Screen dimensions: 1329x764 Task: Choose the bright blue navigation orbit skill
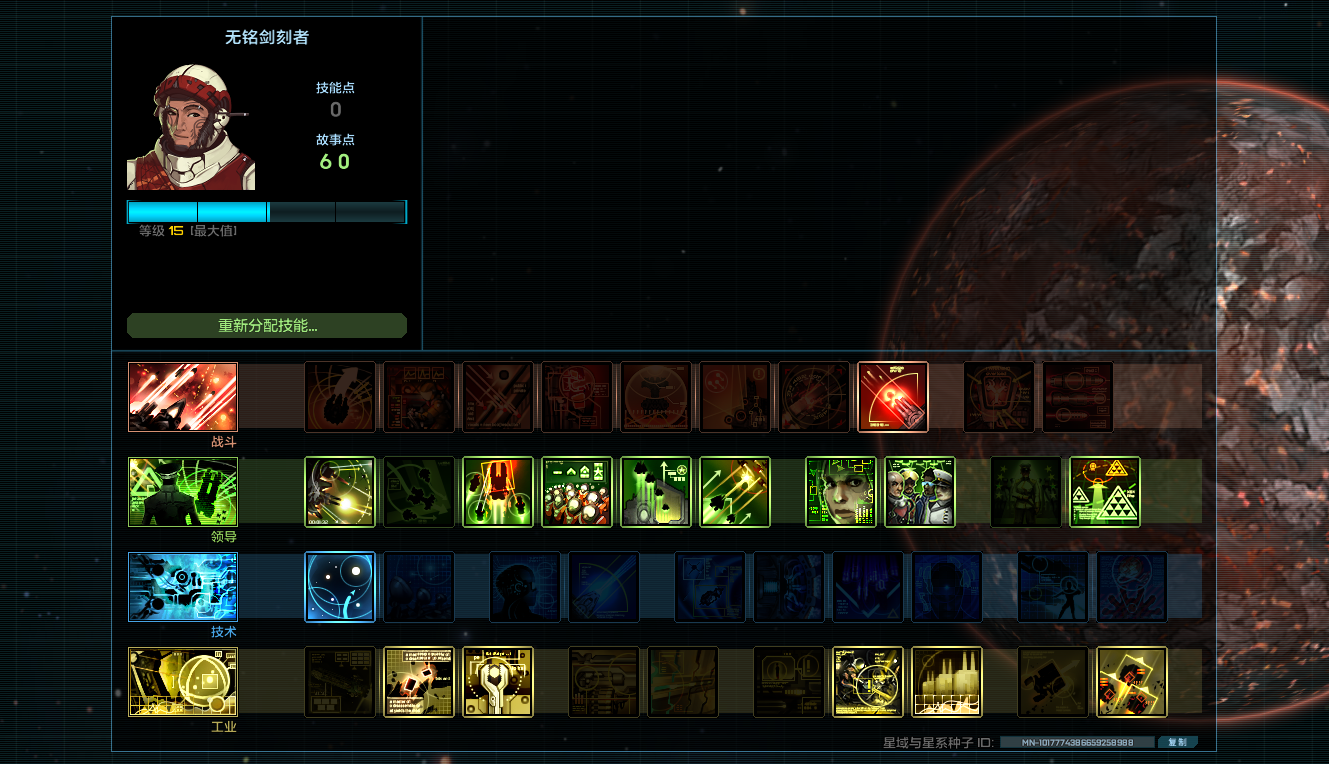[340, 587]
